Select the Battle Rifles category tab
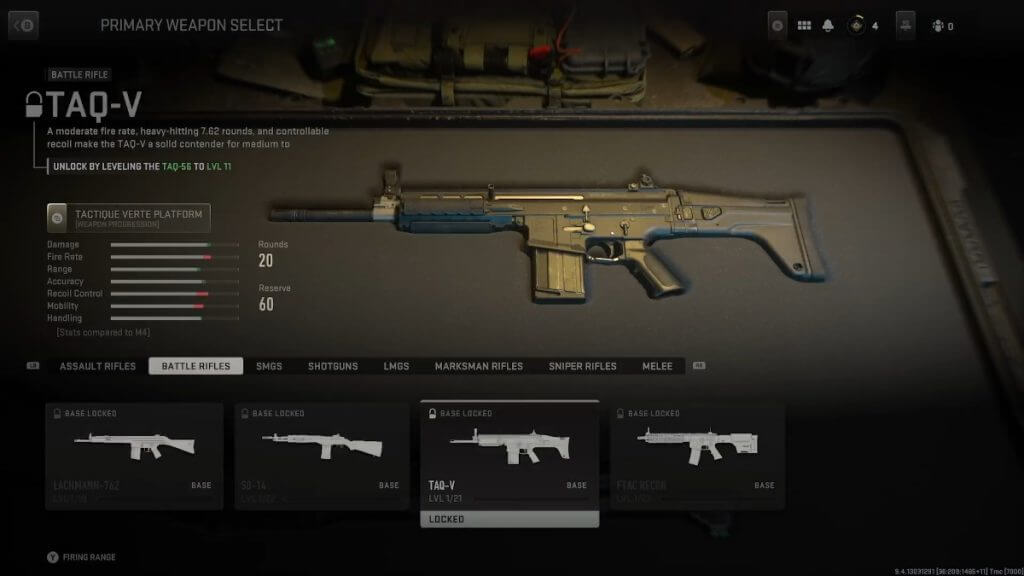Viewport: 1024px width, 576px height. click(196, 366)
